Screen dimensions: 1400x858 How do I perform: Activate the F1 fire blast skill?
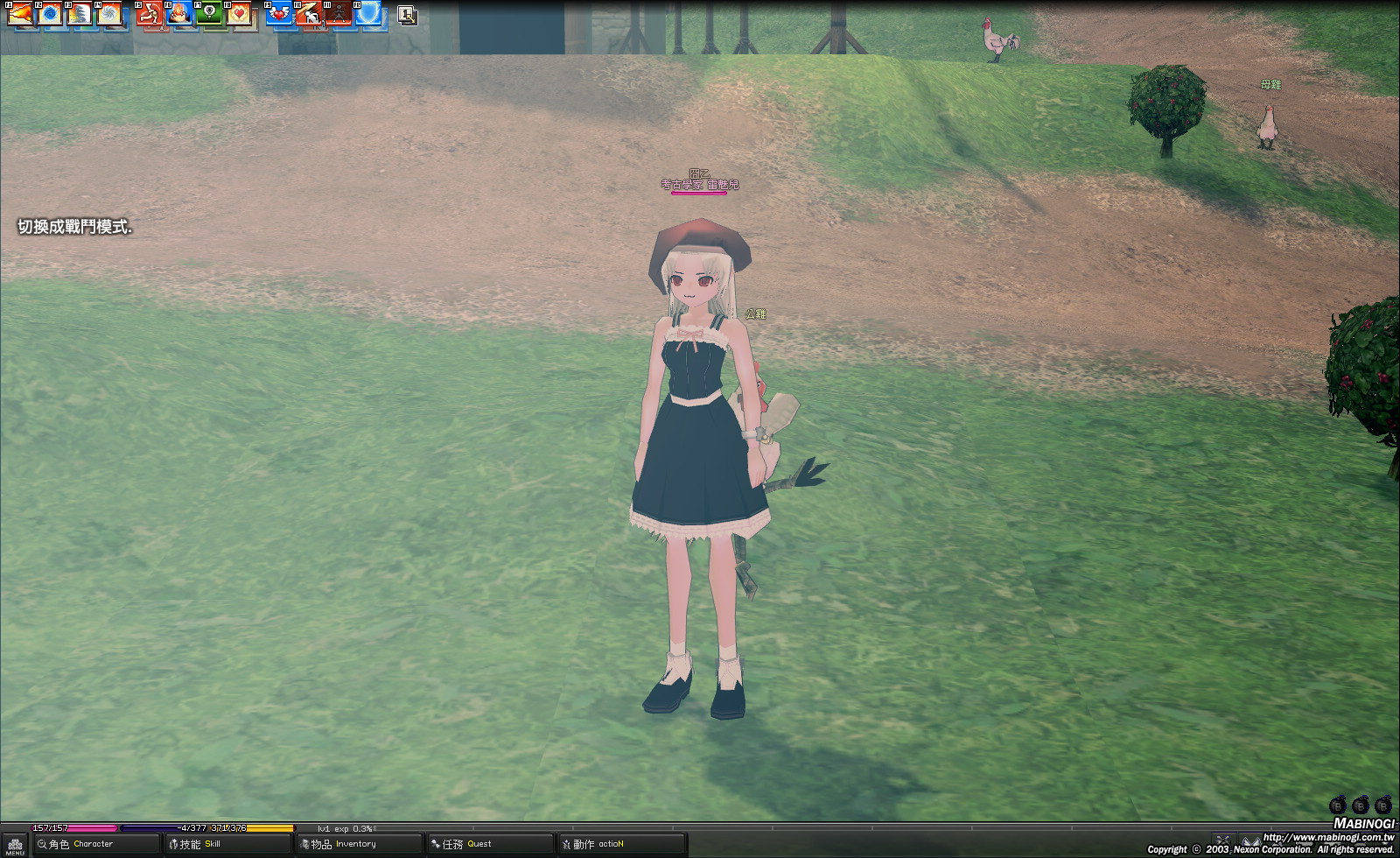pyautogui.click(x=21, y=14)
